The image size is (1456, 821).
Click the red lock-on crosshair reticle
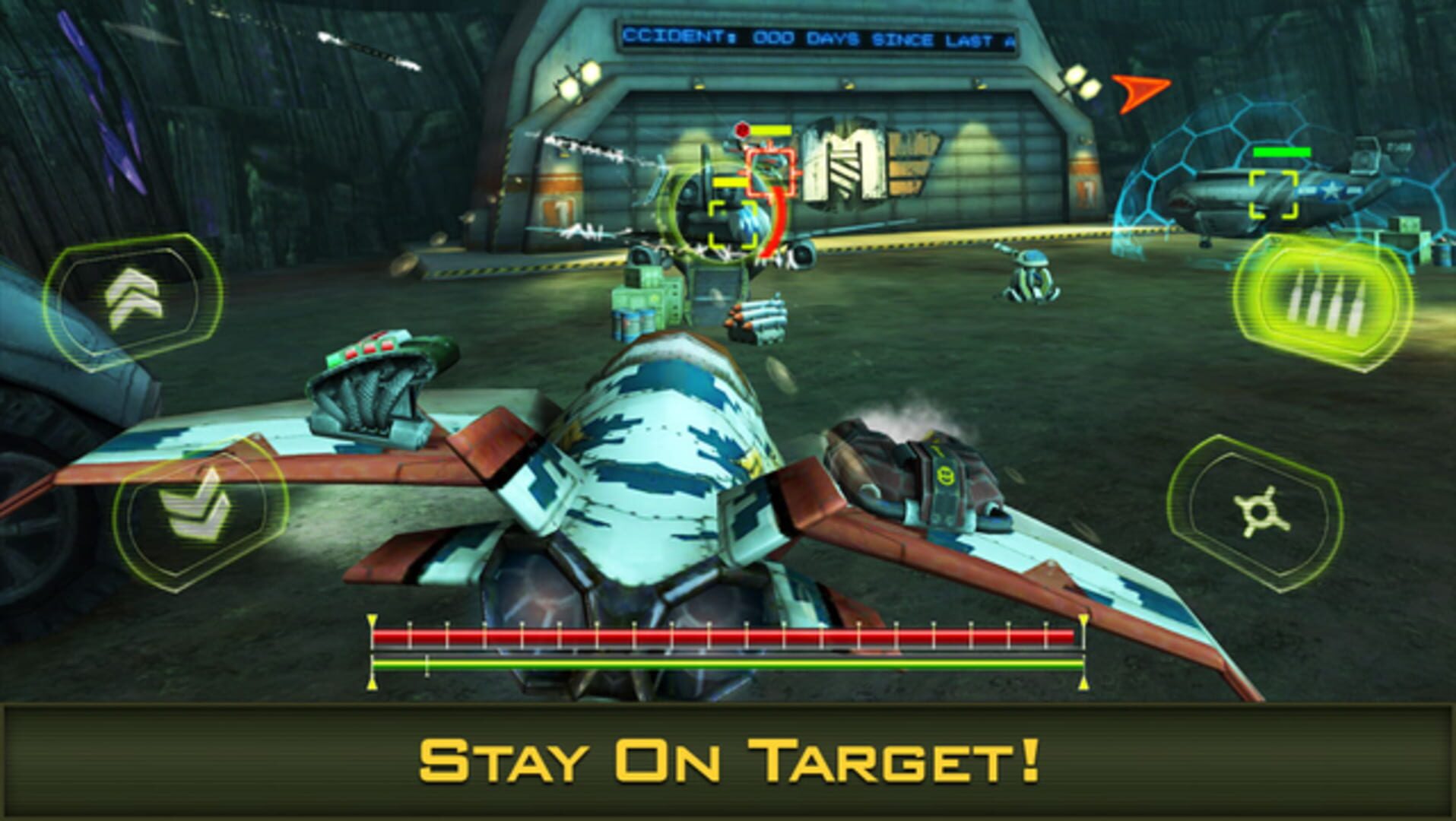772,173
